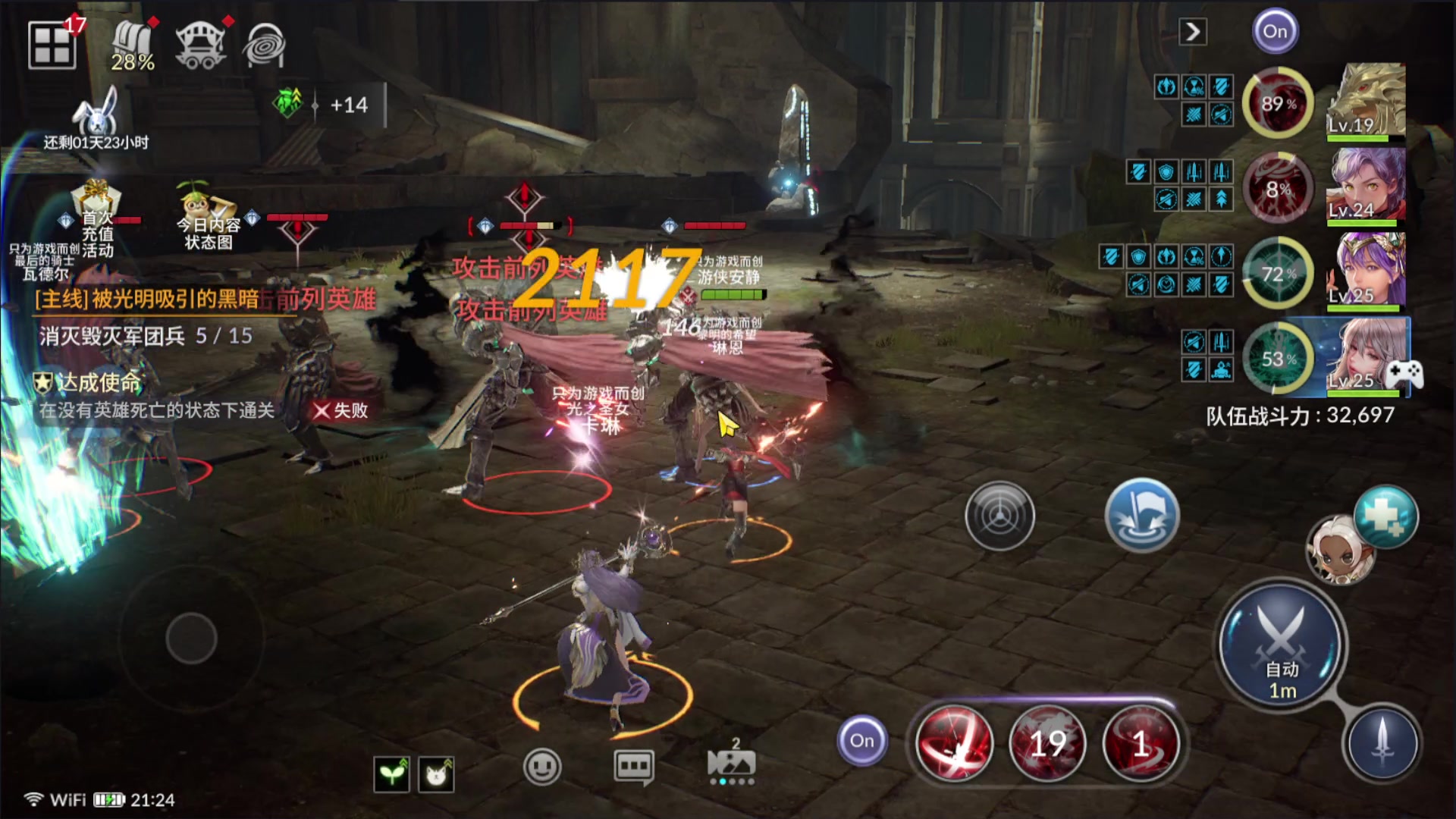Toggle the On button beside skills
This screenshot has height=819, width=1456.
click(x=861, y=741)
